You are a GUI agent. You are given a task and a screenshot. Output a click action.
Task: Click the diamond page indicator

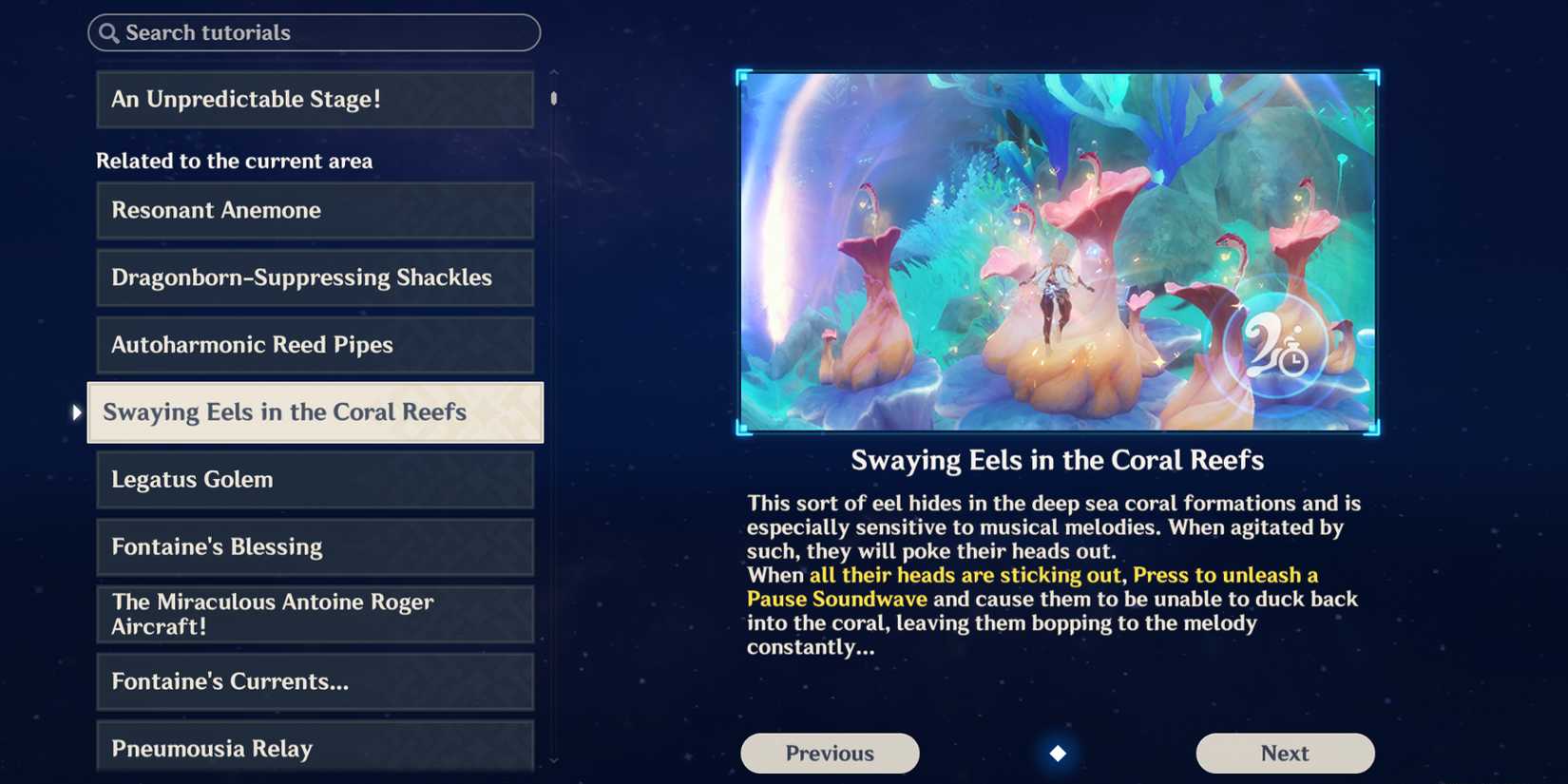click(1058, 753)
